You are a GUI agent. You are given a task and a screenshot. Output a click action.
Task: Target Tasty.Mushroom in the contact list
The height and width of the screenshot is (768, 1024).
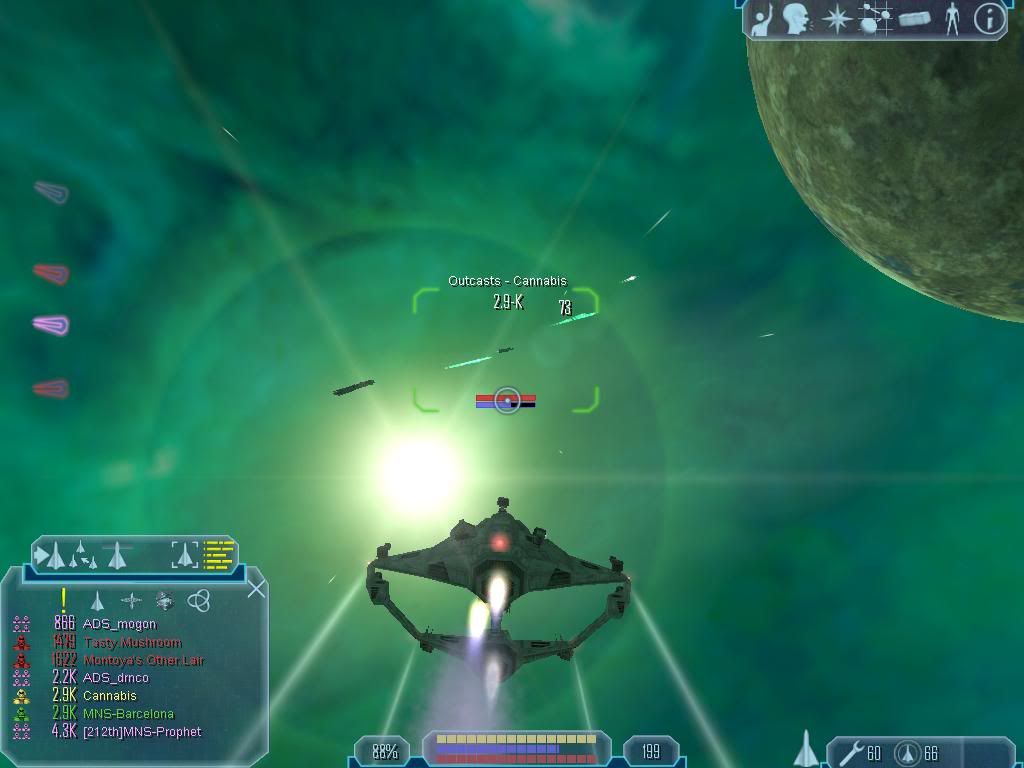132,642
